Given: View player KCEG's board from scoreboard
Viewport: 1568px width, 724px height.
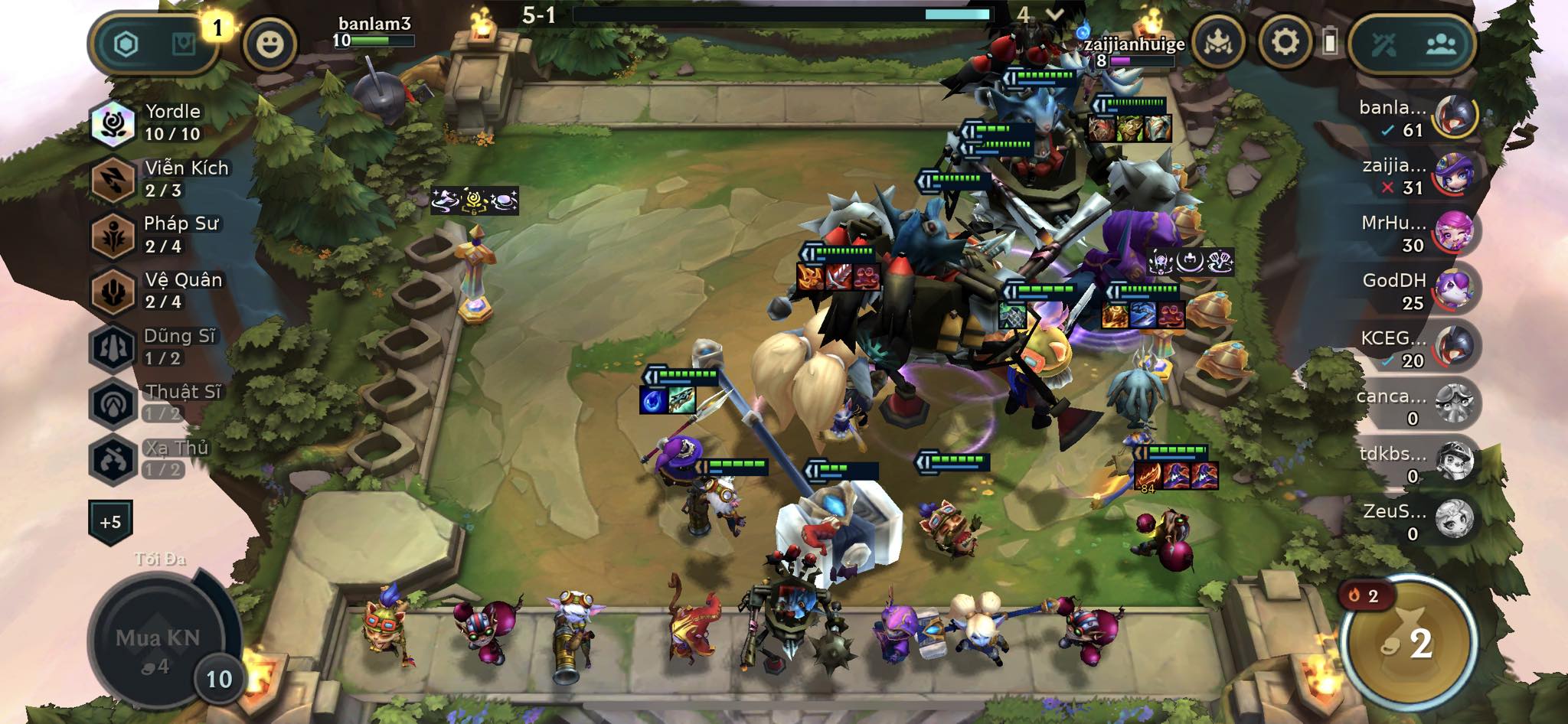Looking at the screenshot, I should click(x=1416, y=348).
